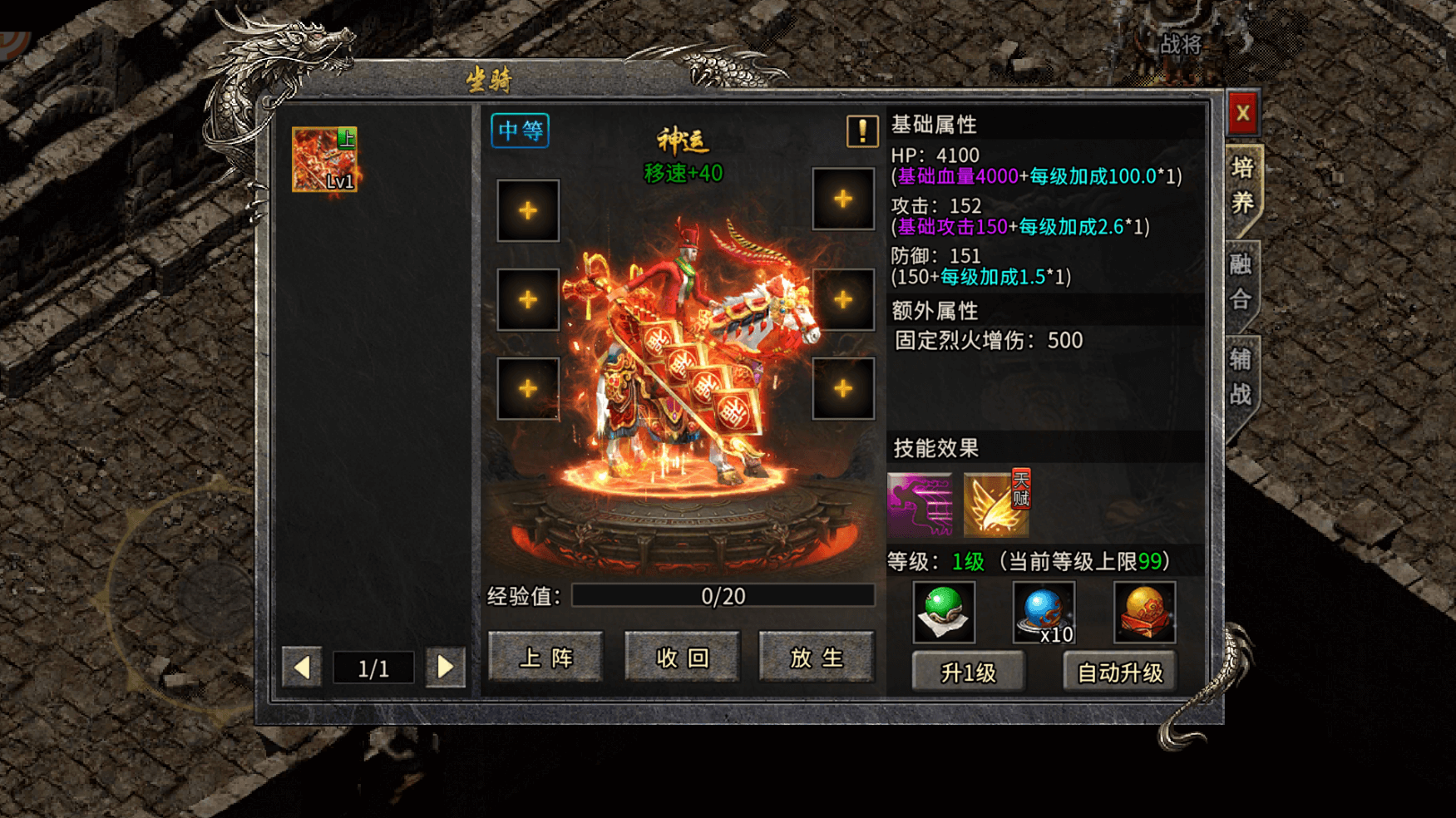Click the 中等 quality badge
The image size is (1456, 818).
click(519, 131)
